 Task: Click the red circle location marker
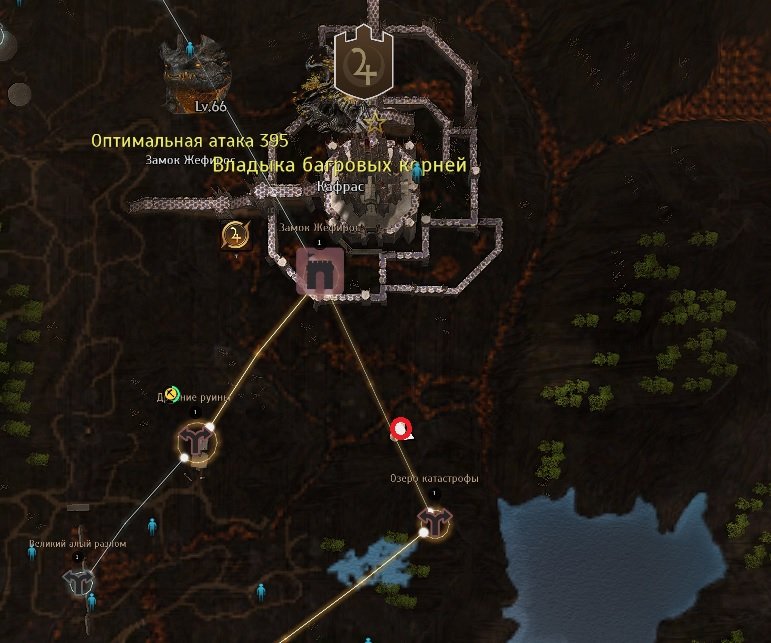click(401, 430)
